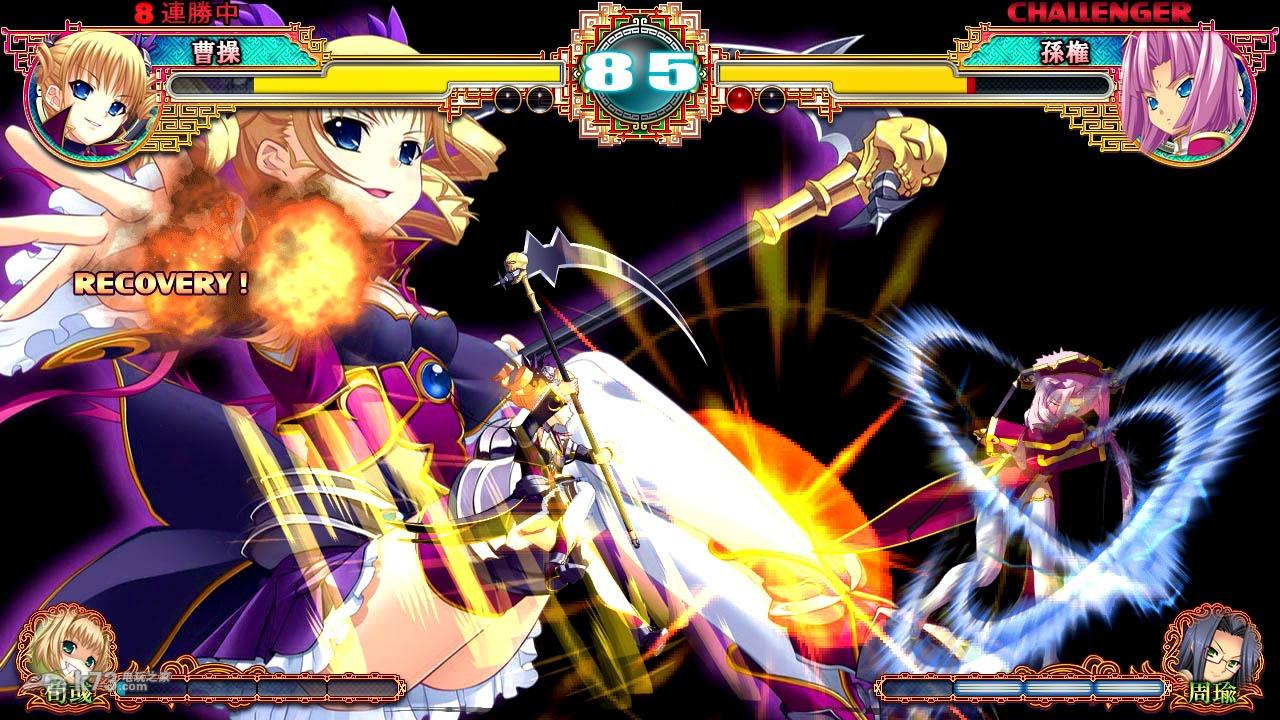Viewport: 1280px width, 720px height.
Task: Toggle the left player's round counter dots
Action: coord(522,97)
